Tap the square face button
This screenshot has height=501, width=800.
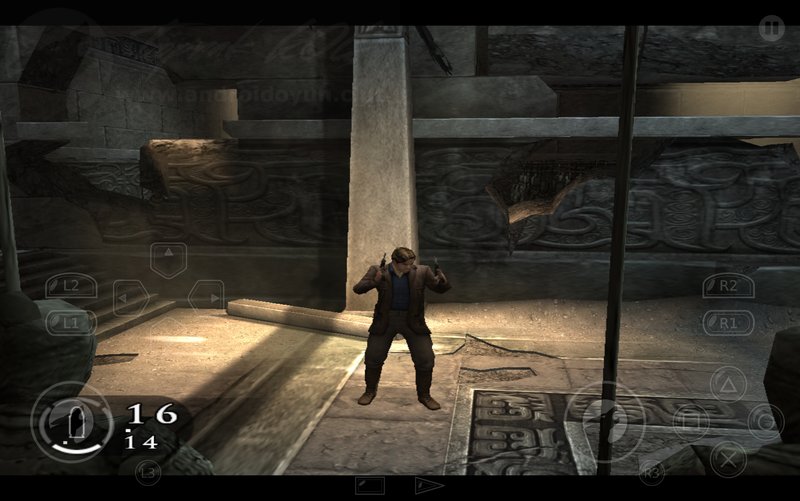coord(690,421)
